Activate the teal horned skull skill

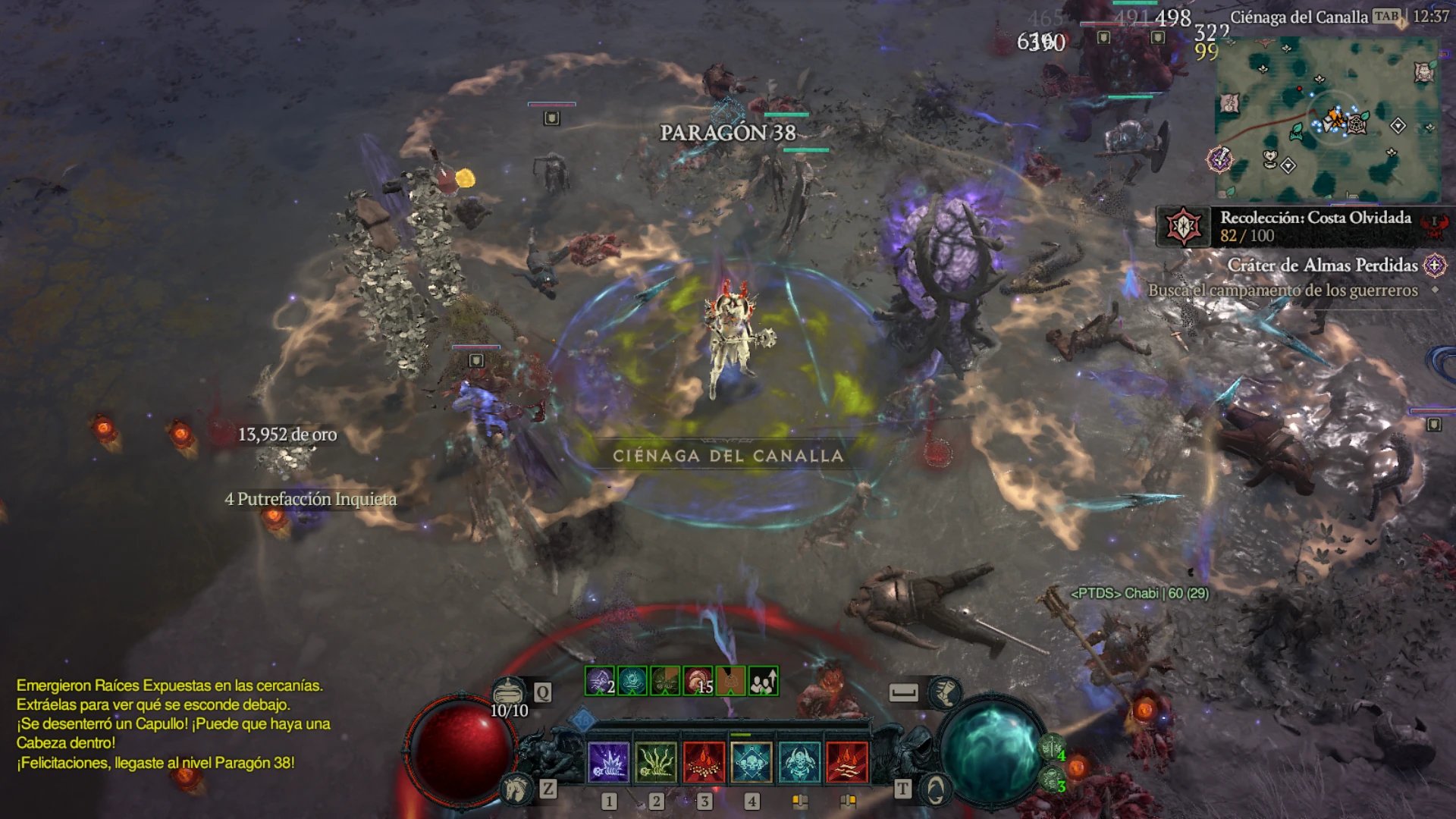tap(799, 761)
